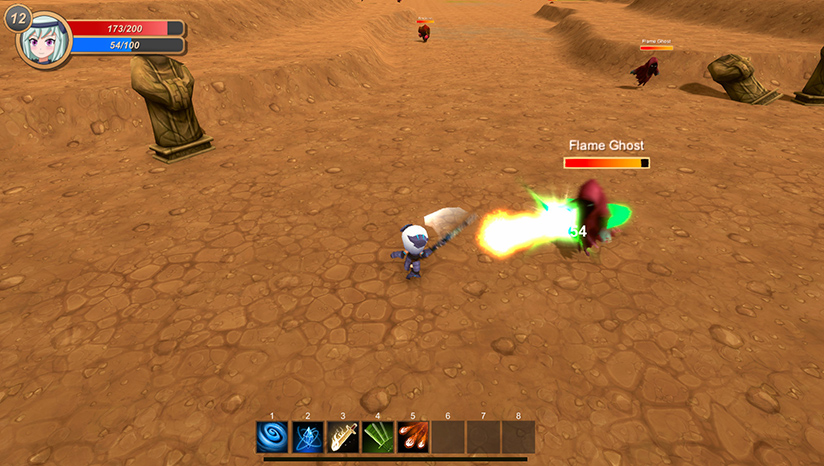The width and height of the screenshot is (824, 466).
Task: Trigger the flaming sword skill
Action: click(343, 437)
